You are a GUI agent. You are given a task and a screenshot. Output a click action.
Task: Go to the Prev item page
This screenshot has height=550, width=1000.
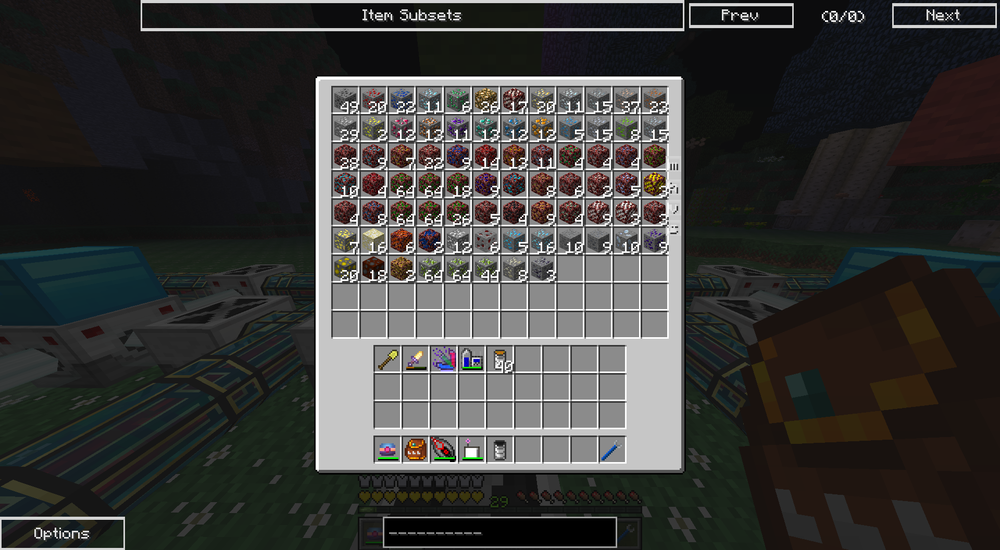740,15
